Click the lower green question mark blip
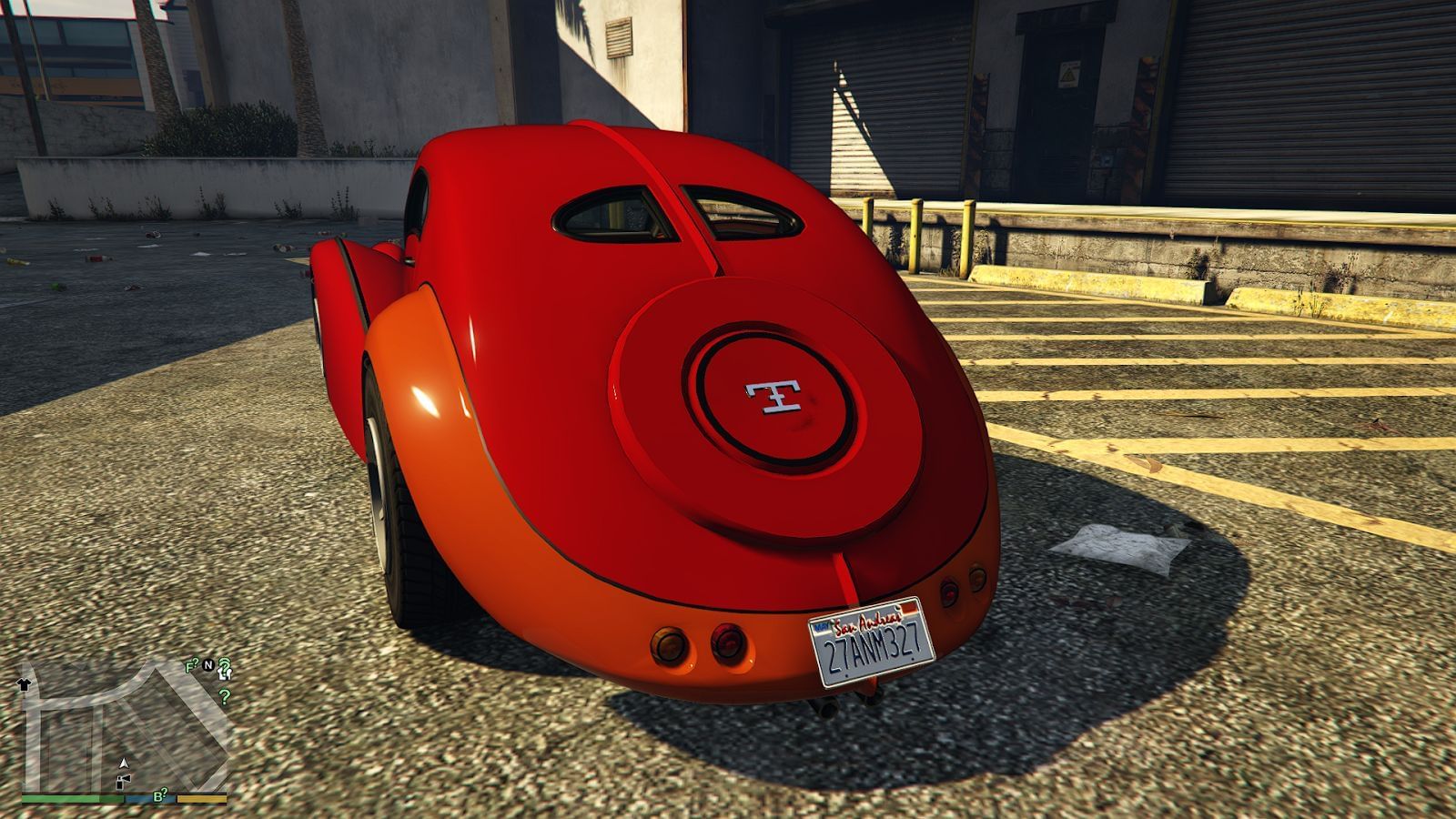The height and width of the screenshot is (819, 1456). tap(224, 698)
